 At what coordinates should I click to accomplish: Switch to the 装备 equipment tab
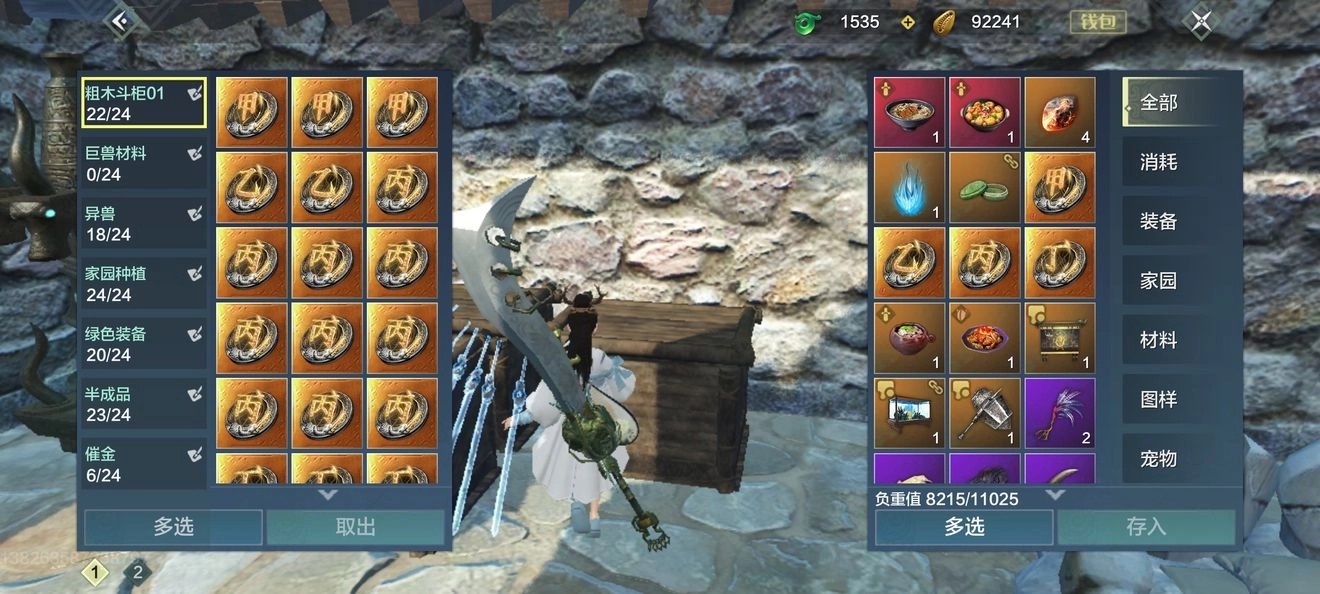coord(1160,221)
